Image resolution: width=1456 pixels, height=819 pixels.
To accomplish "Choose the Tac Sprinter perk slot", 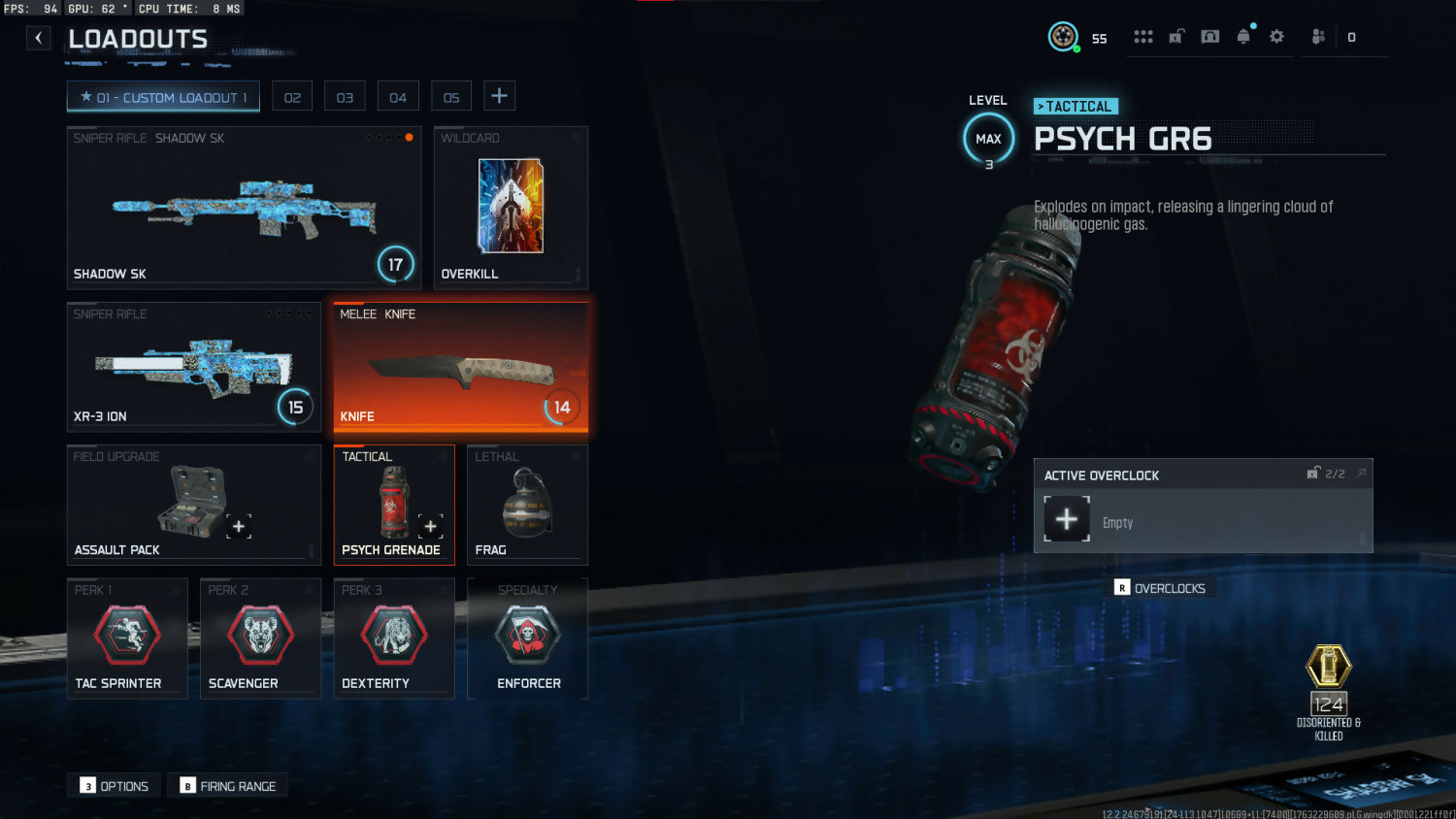I will [127, 638].
